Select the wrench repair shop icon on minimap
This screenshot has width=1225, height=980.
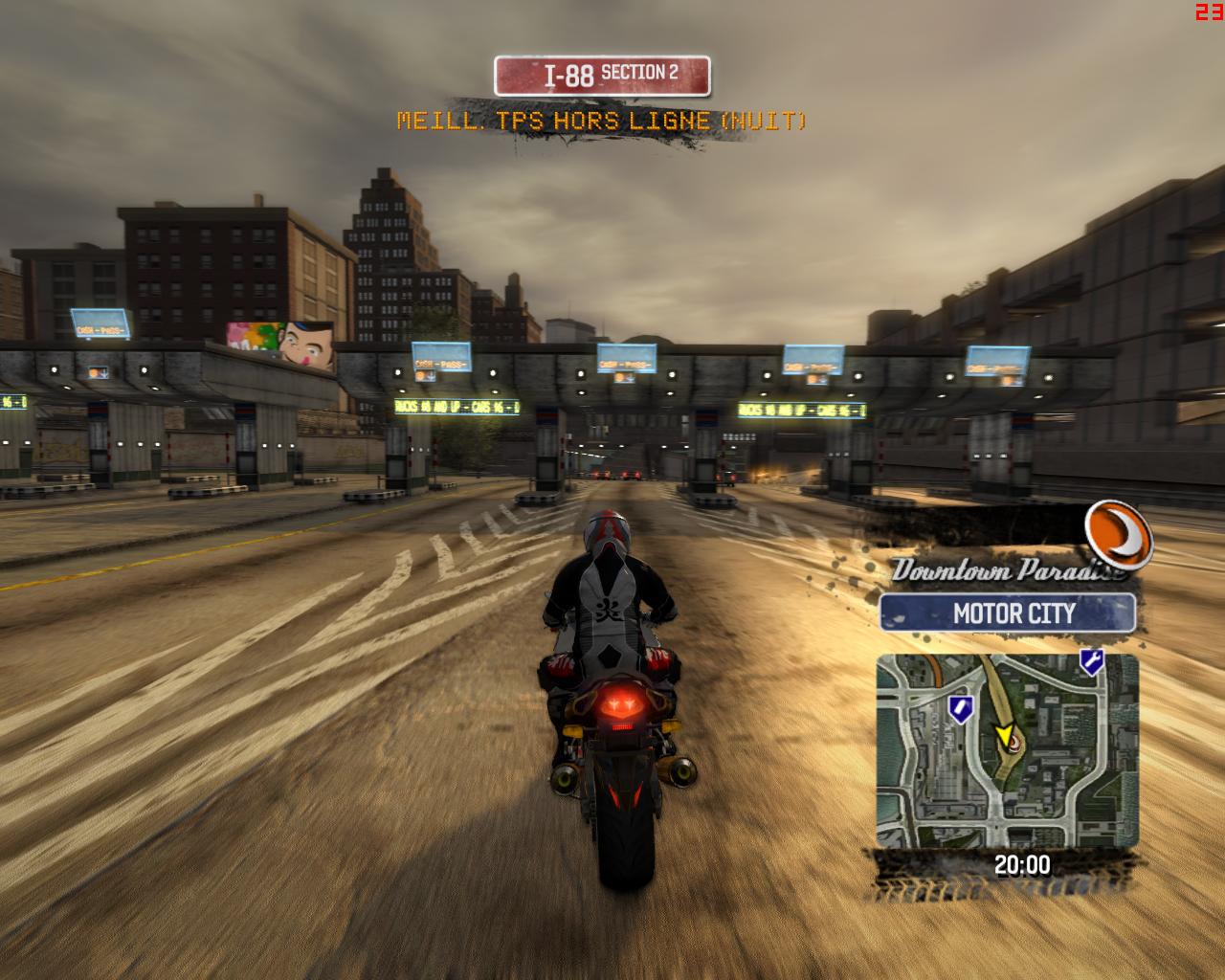1091,662
